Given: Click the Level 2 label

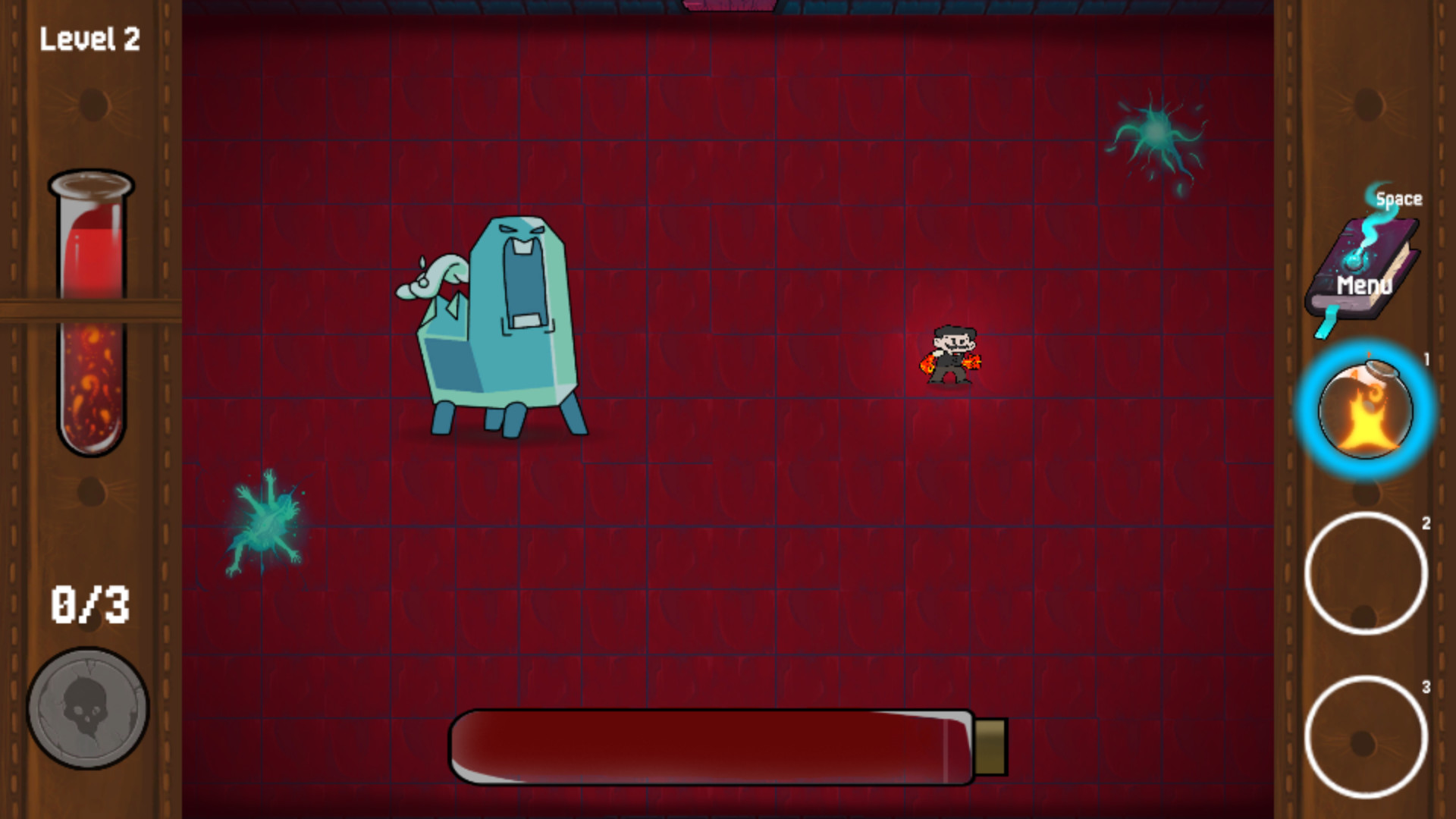Looking at the screenshot, I should (x=90, y=39).
